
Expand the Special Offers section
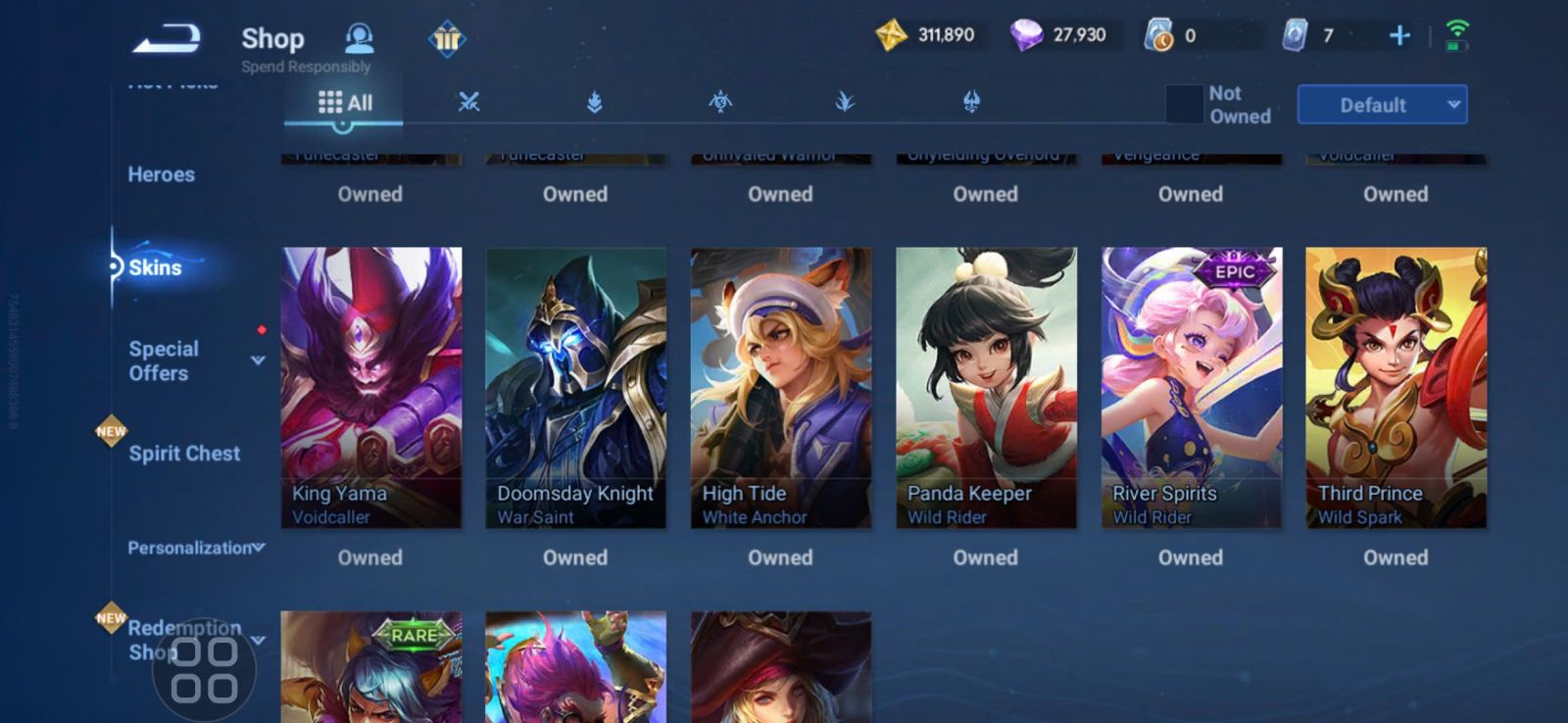coord(257,361)
